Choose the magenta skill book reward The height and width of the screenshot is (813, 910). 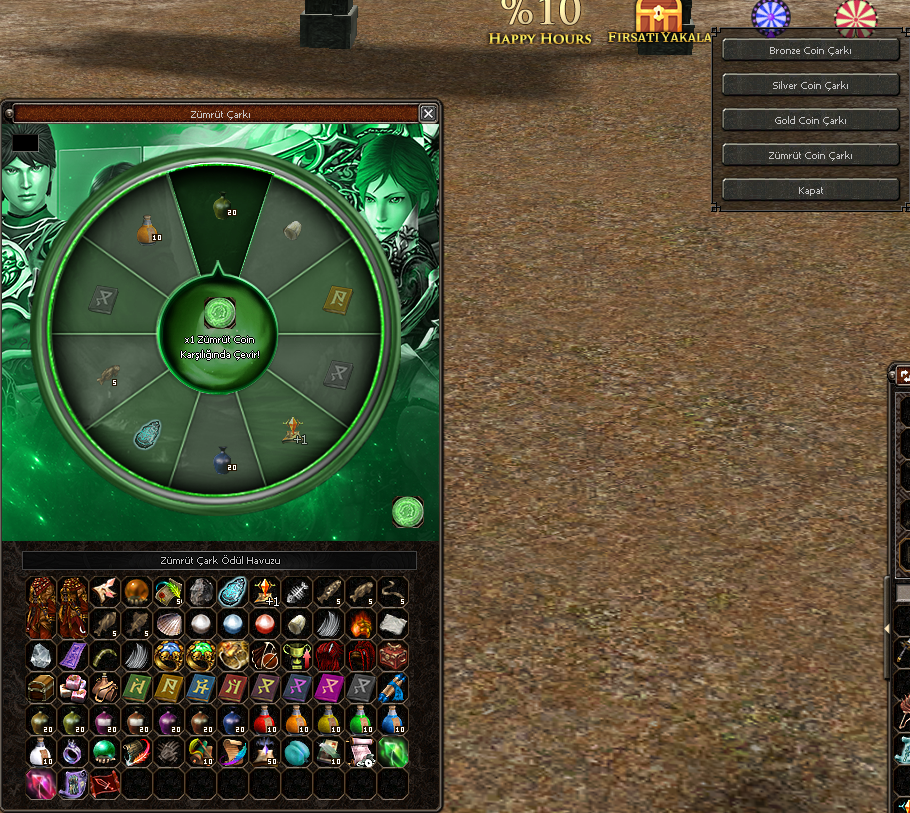pyautogui.click(x=330, y=688)
